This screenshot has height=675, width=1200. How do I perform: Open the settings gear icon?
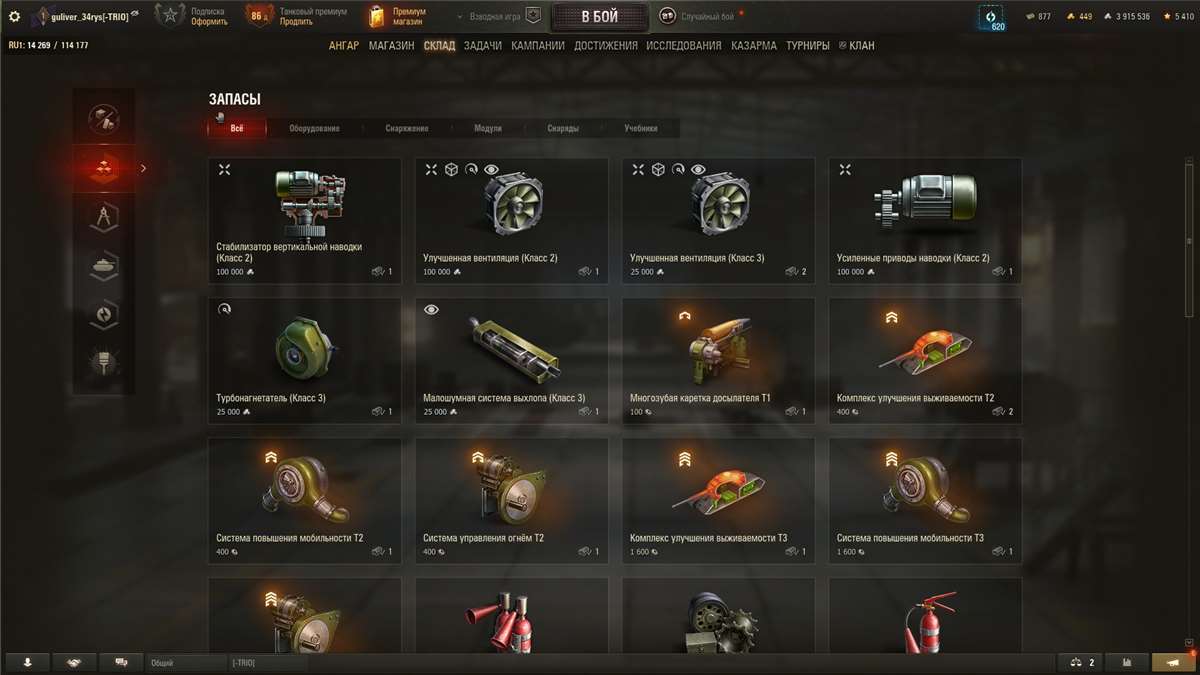[14, 16]
